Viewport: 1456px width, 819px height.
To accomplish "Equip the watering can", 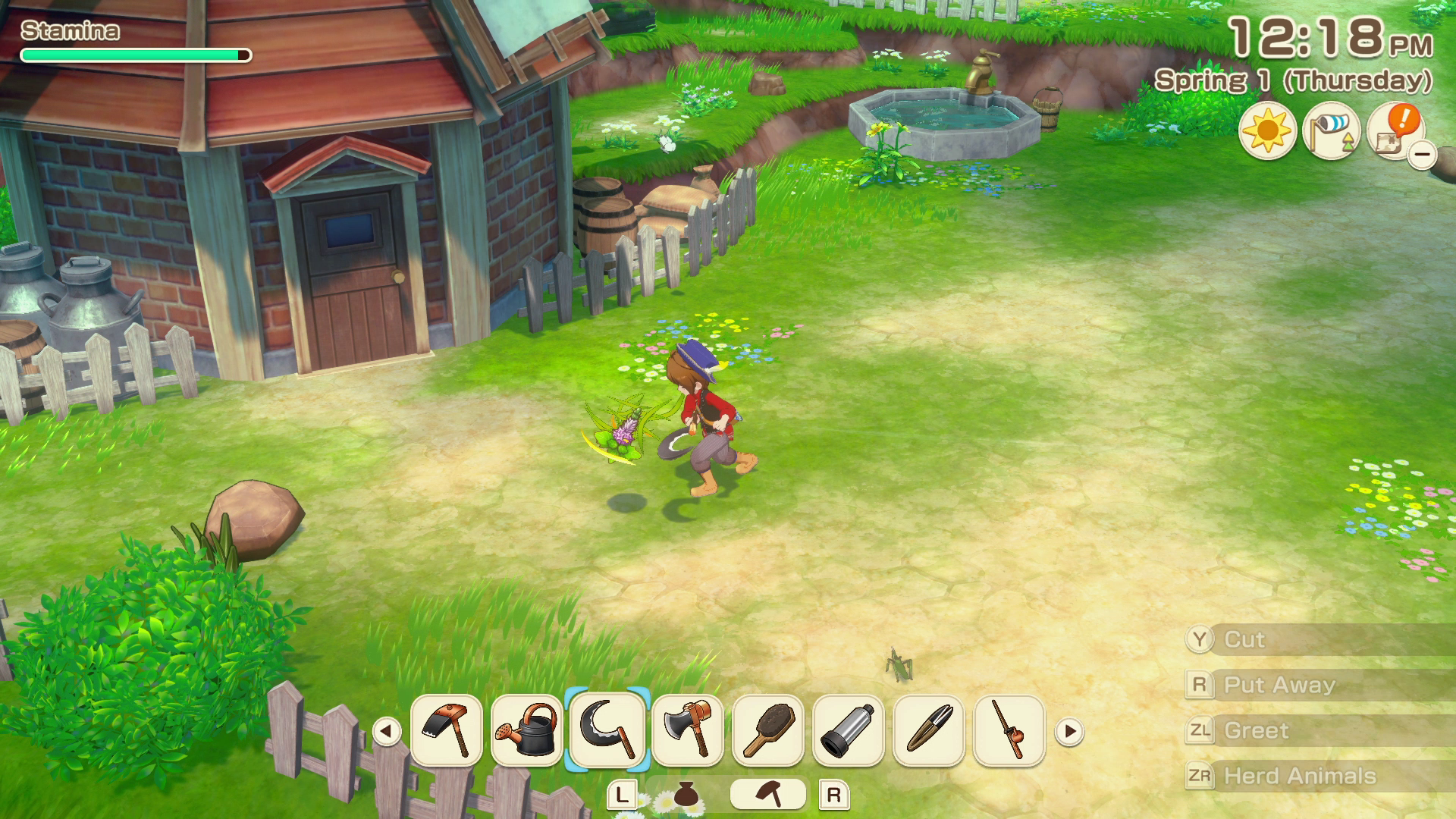I will point(527,730).
